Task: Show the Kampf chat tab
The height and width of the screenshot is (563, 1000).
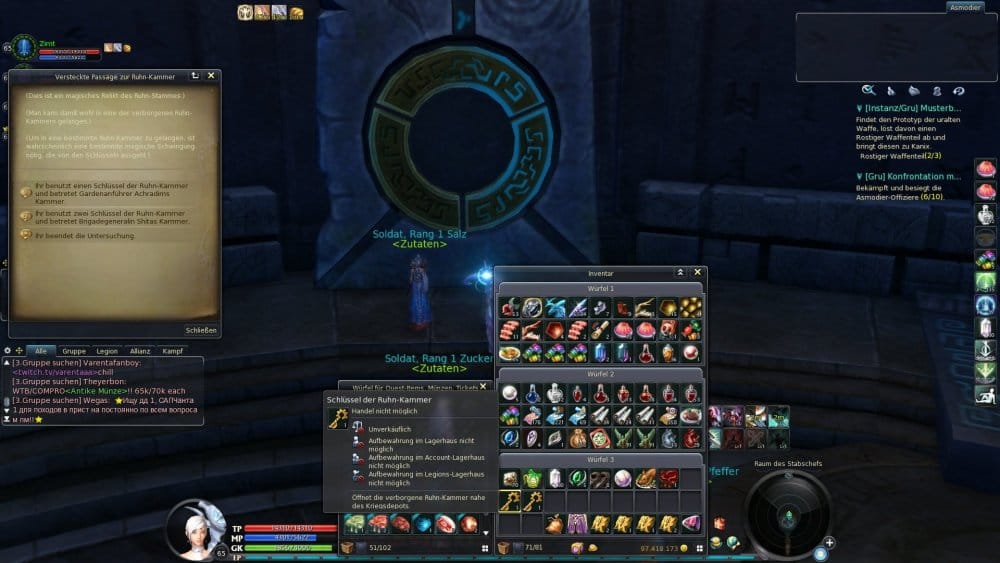Action: (x=174, y=351)
